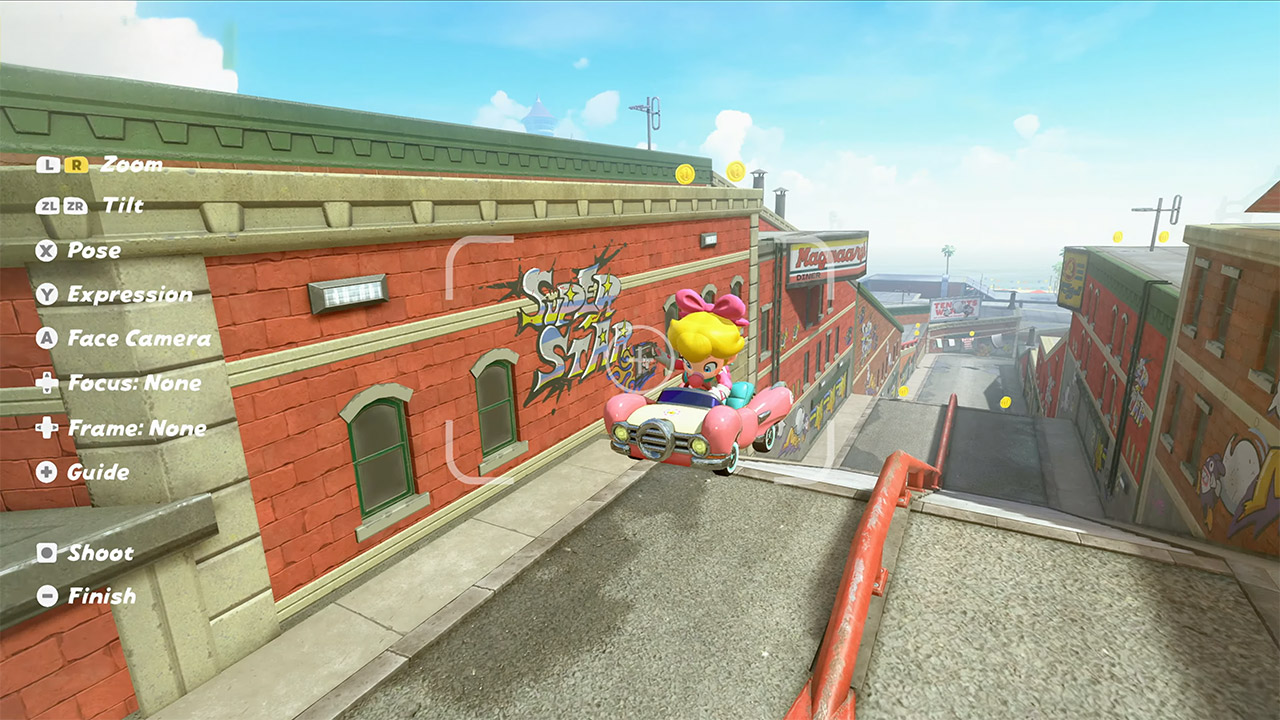Open the Focus: None selector
This screenshot has width=1280, height=720.
coord(135,383)
